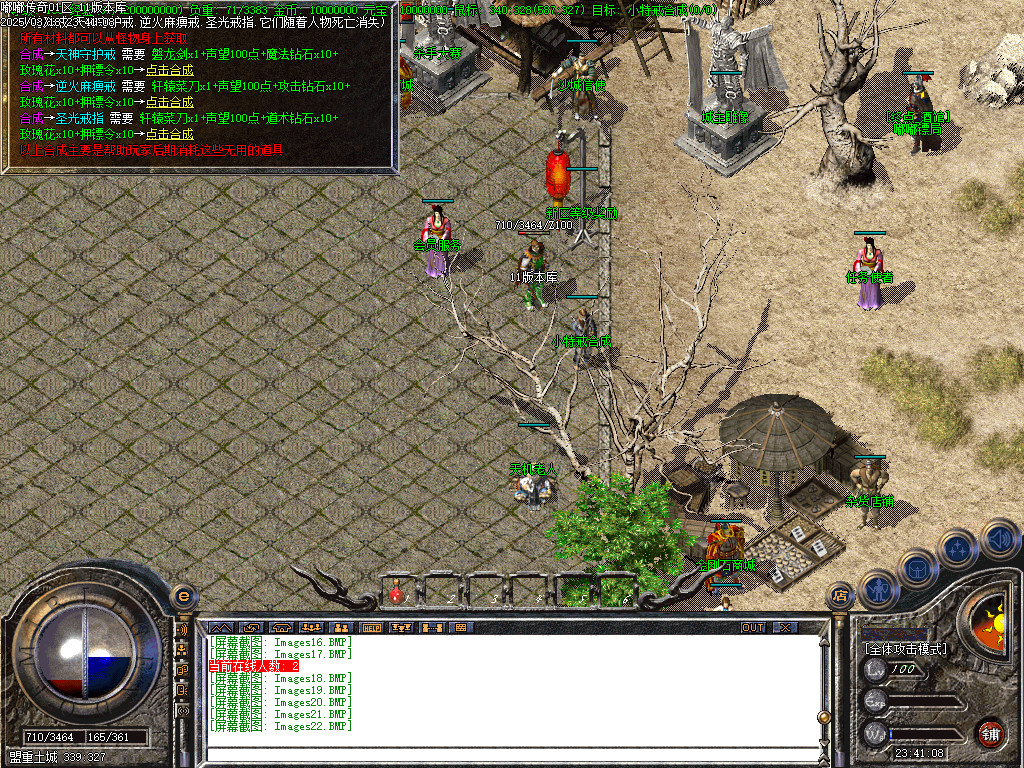The image size is (1024, 768).
Task: Switch the 全体攻击模式 attack mode label
Action: click(x=905, y=648)
